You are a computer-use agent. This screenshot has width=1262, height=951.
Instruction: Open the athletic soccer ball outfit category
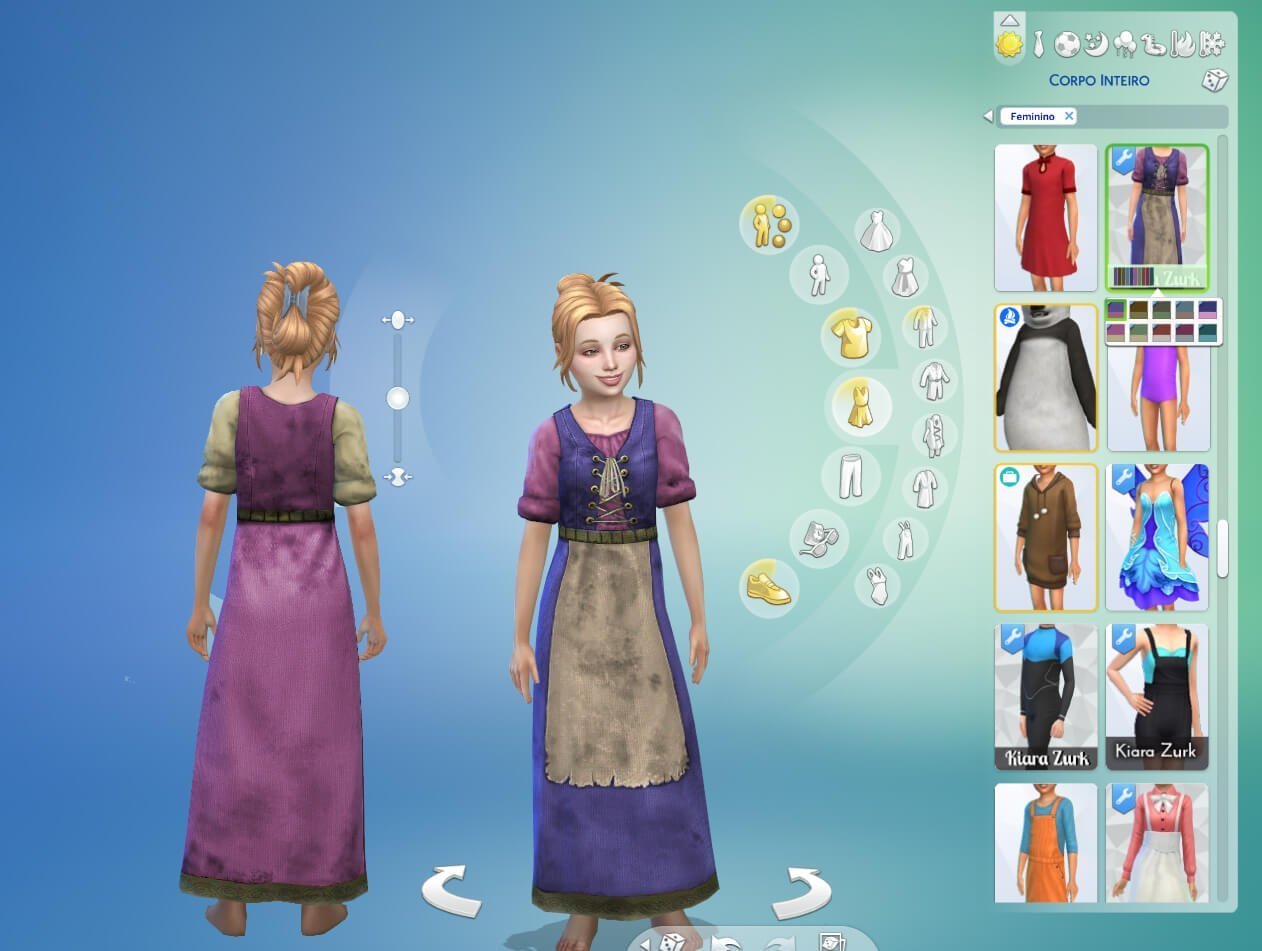coord(1067,44)
